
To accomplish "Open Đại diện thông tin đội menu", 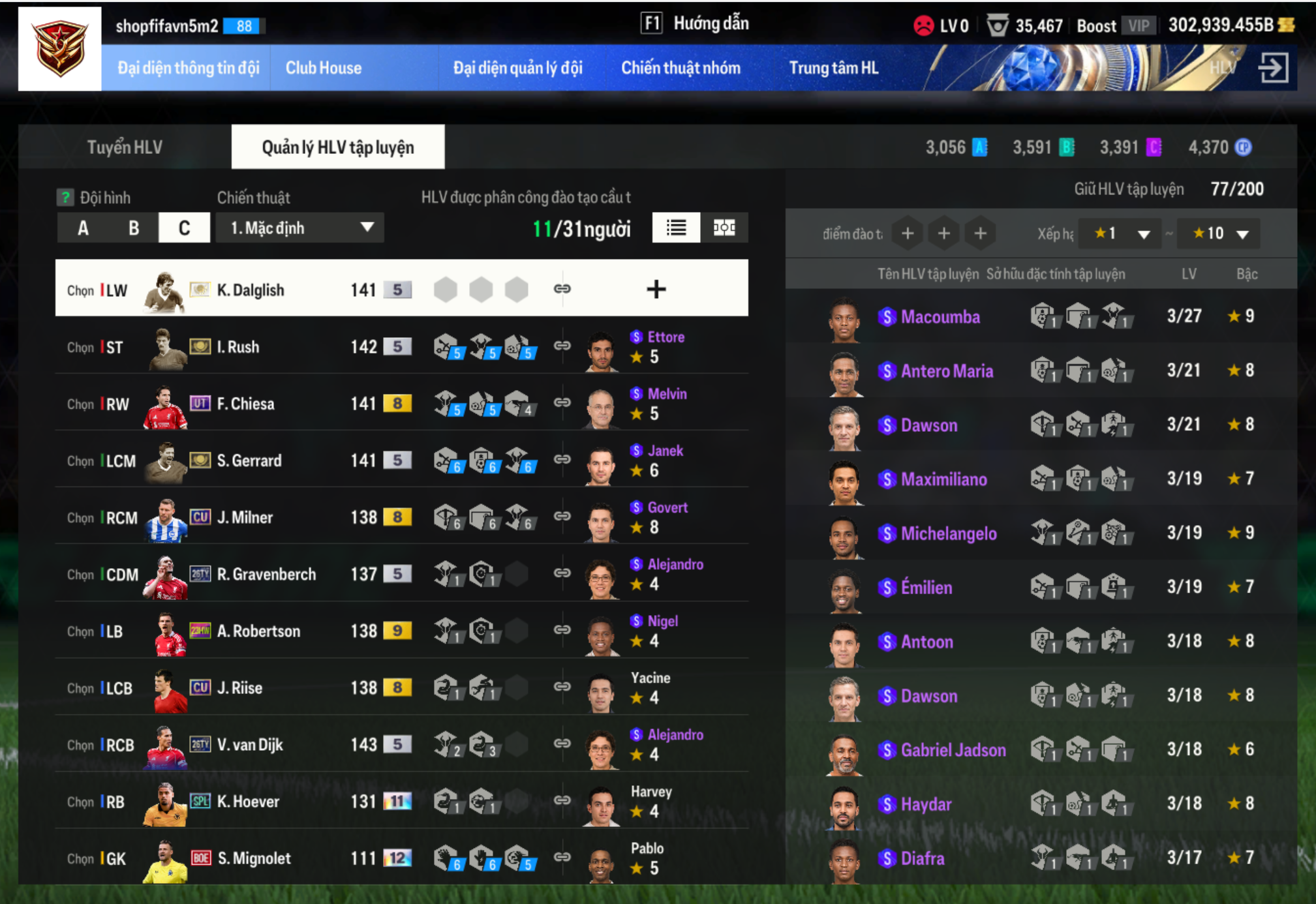I will 188,68.
